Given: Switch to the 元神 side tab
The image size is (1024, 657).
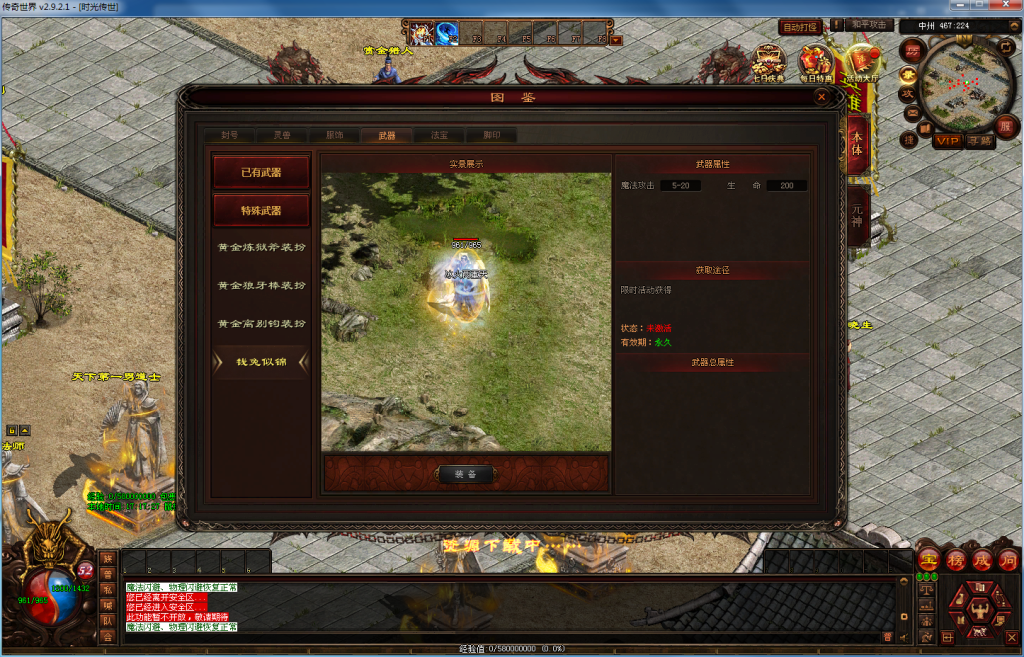Looking at the screenshot, I should 857,217.
